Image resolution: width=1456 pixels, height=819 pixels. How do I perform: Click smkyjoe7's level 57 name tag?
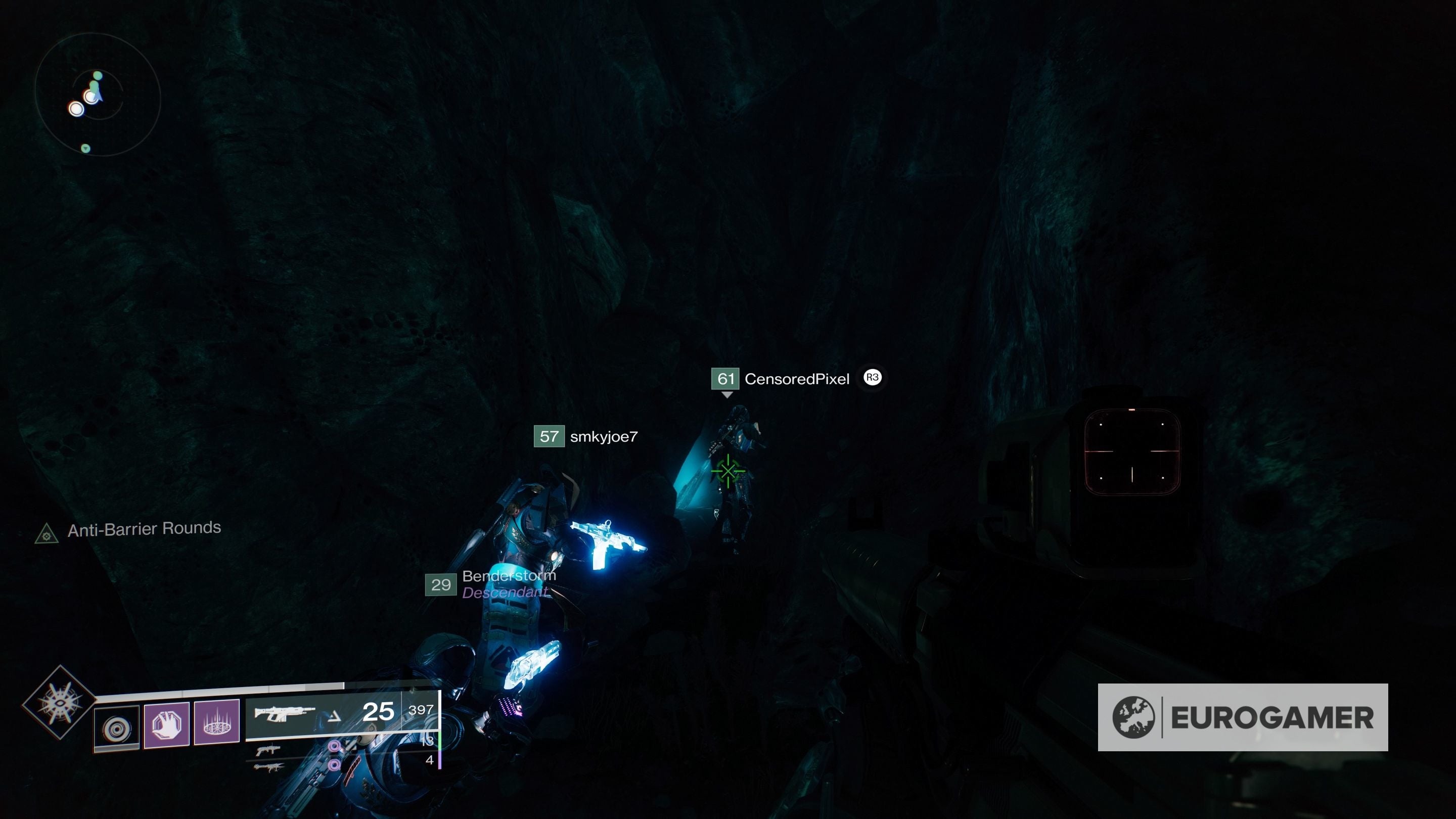tap(588, 437)
